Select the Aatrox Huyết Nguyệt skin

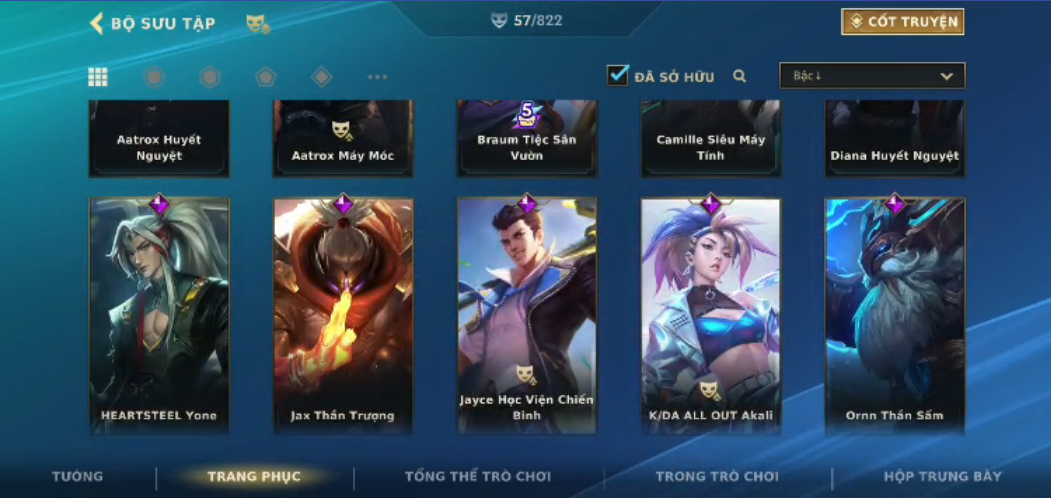159,140
